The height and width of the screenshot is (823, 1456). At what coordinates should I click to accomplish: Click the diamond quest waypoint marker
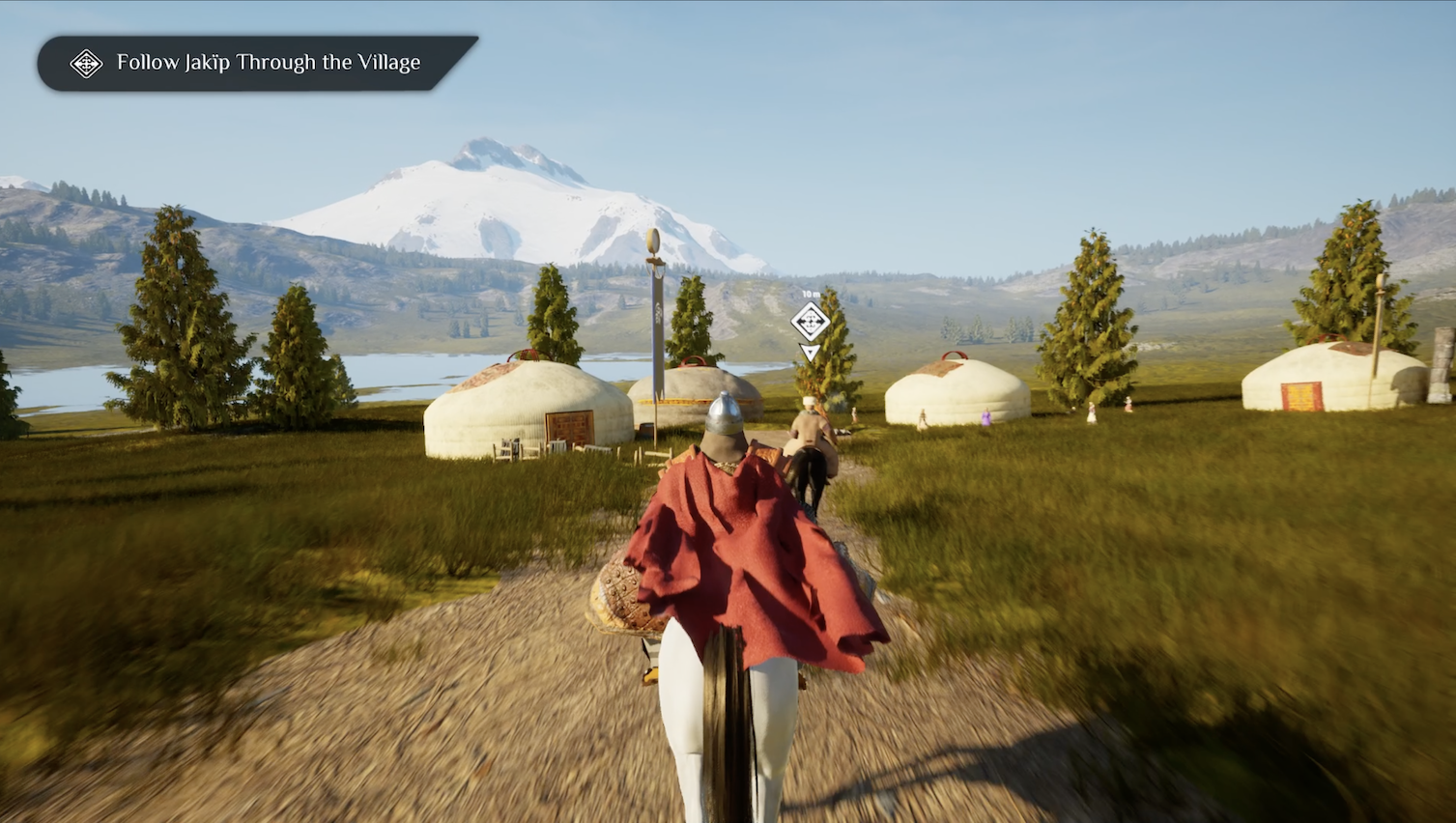[810, 322]
